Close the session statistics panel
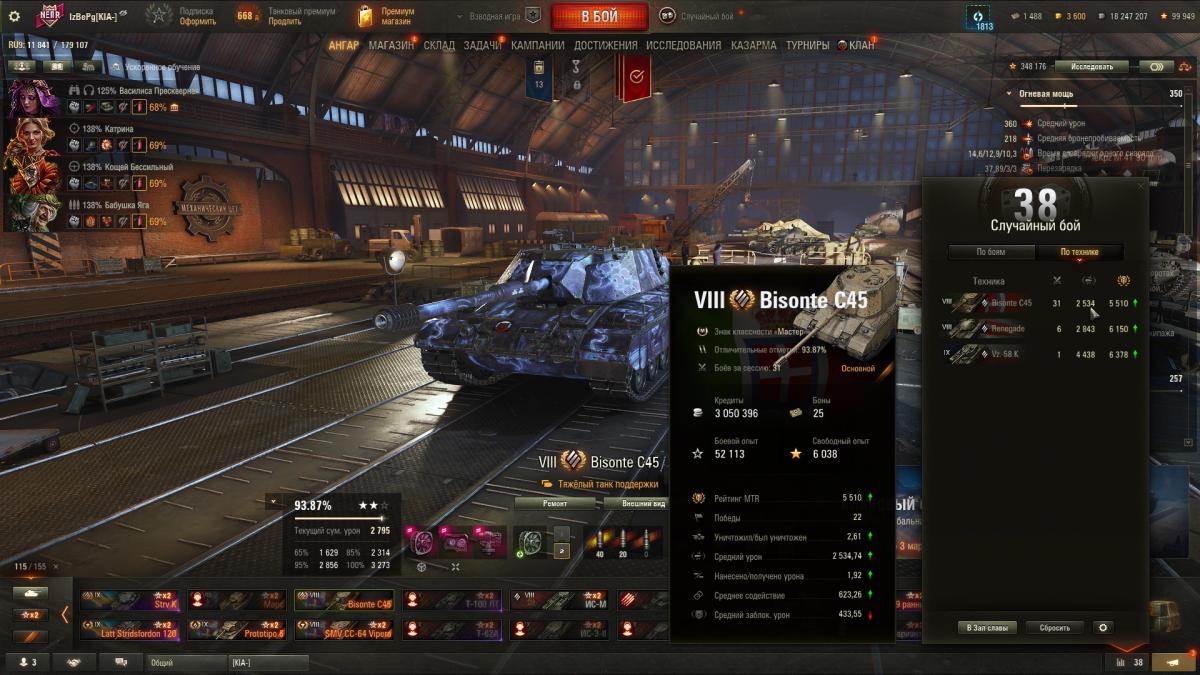Screen dimensions: 1200x675 click(x=1141, y=186)
